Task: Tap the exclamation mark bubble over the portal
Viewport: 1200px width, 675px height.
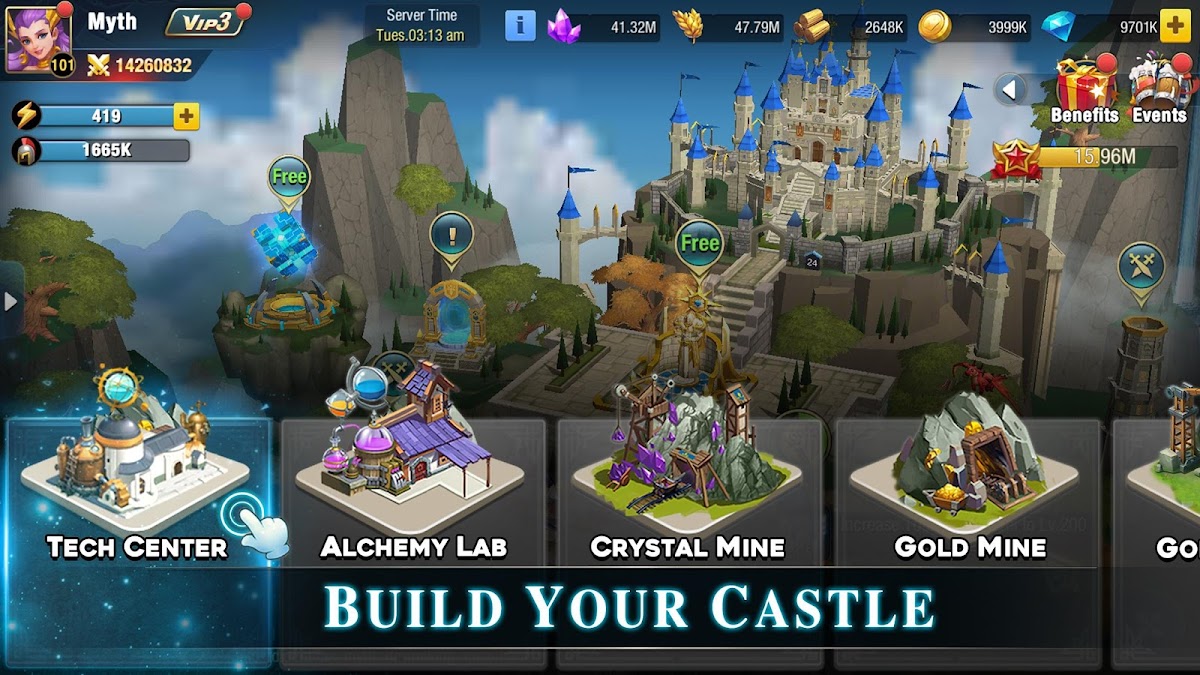Action: tap(451, 237)
